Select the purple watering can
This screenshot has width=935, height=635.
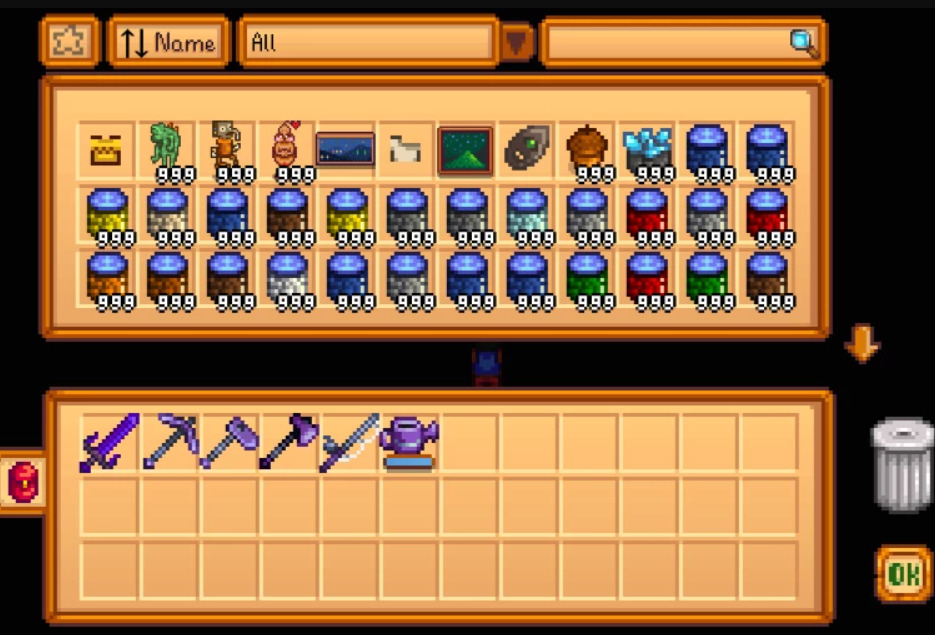[x=408, y=442]
